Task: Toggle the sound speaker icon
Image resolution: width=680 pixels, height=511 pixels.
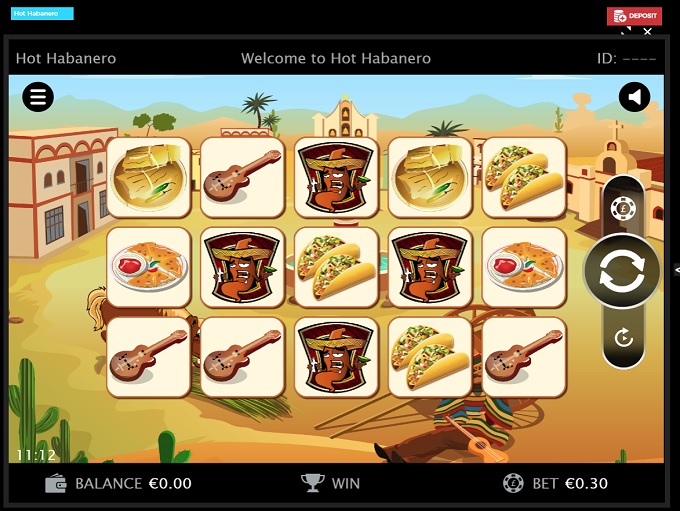Action: (x=634, y=97)
